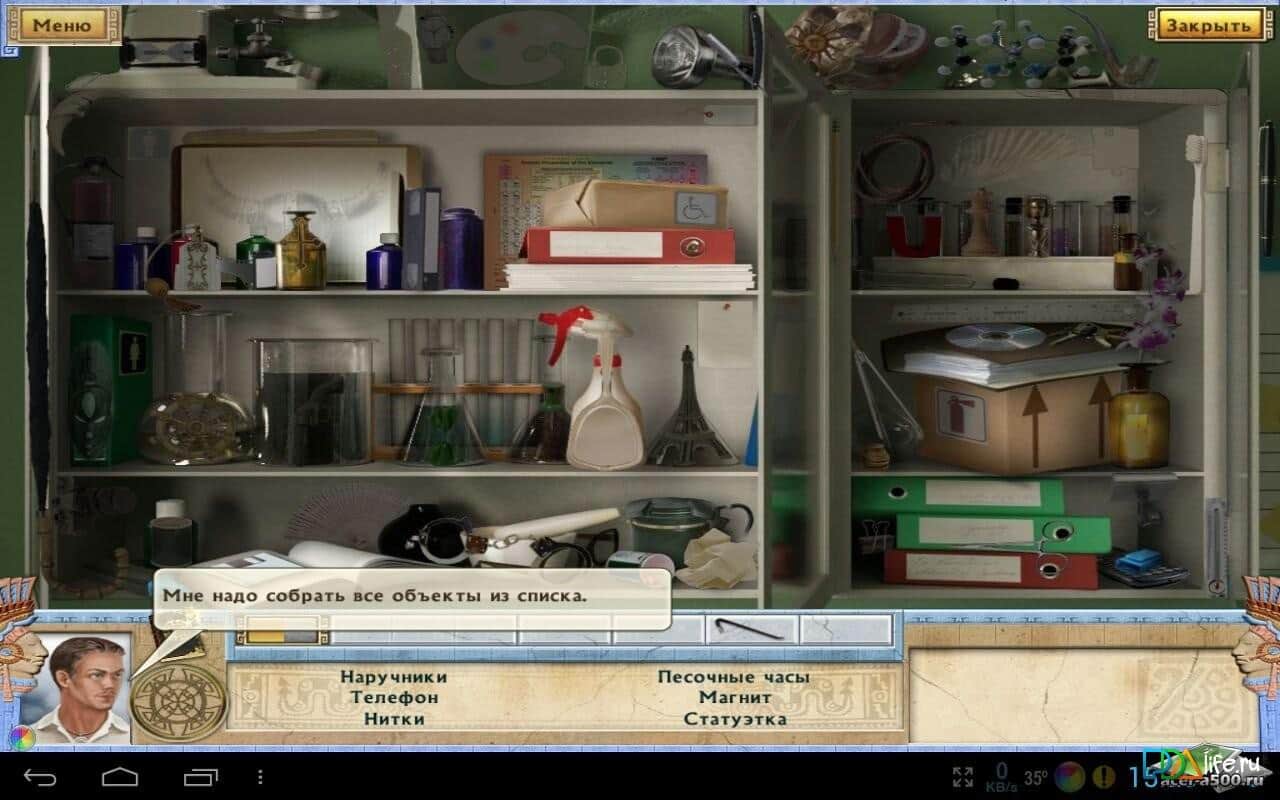Image resolution: width=1280 pixels, height=800 pixels.
Task: Select the yellow item inventory slot
Action: pyautogui.click(x=281, y=632)
